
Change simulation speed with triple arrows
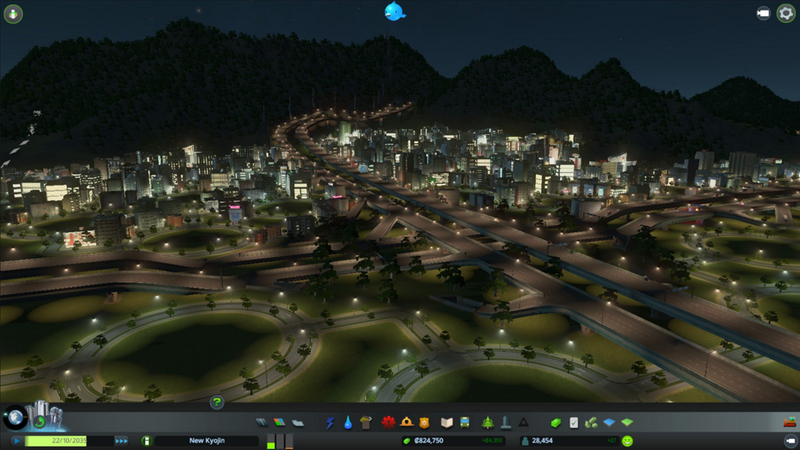[122, 440]
